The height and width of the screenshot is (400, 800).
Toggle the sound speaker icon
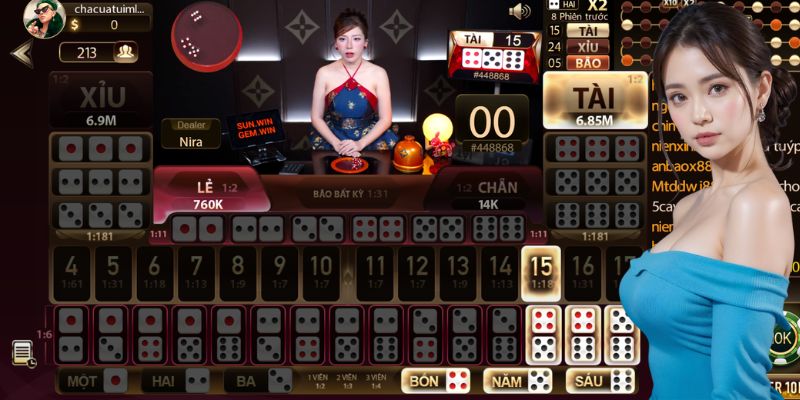pyautogui.click(x=519, y=12)
